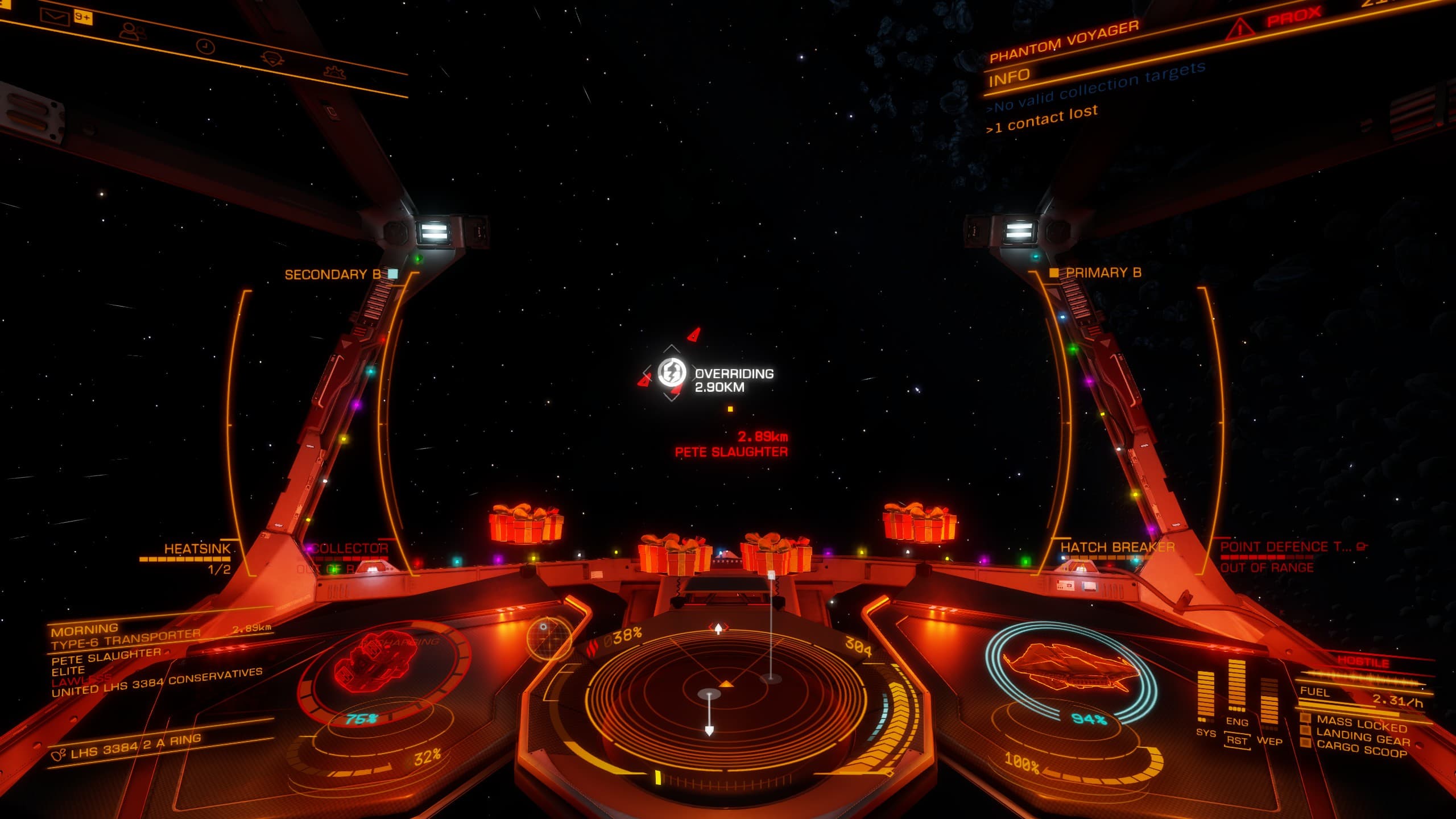Viewport: 1456px width, 819px height.
Task: Show the clock-shaped history tab
Action: click(205, 46)
